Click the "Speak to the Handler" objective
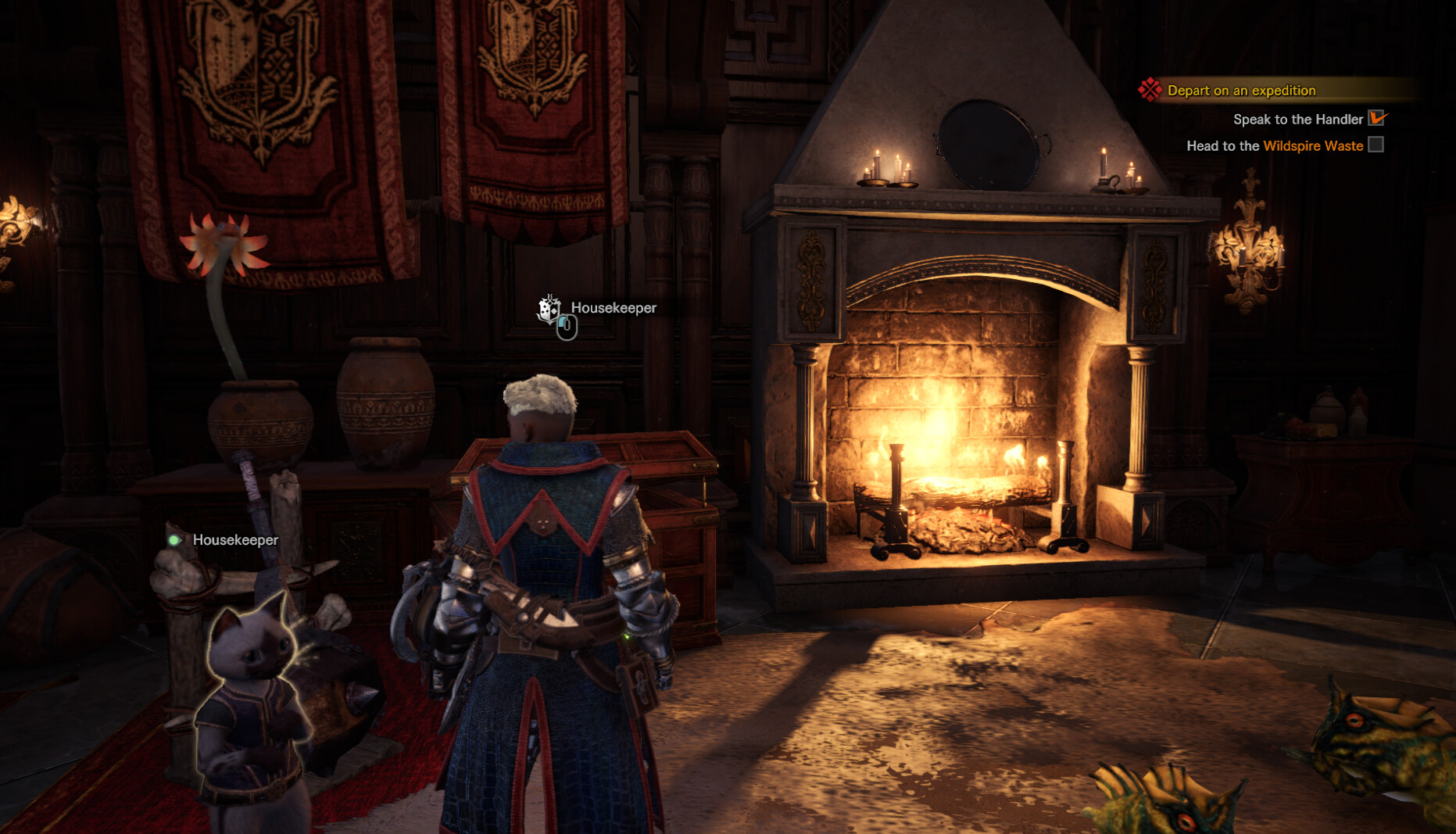The image size is (1456, 834). pyautogui.click(x=1297, y=120)
